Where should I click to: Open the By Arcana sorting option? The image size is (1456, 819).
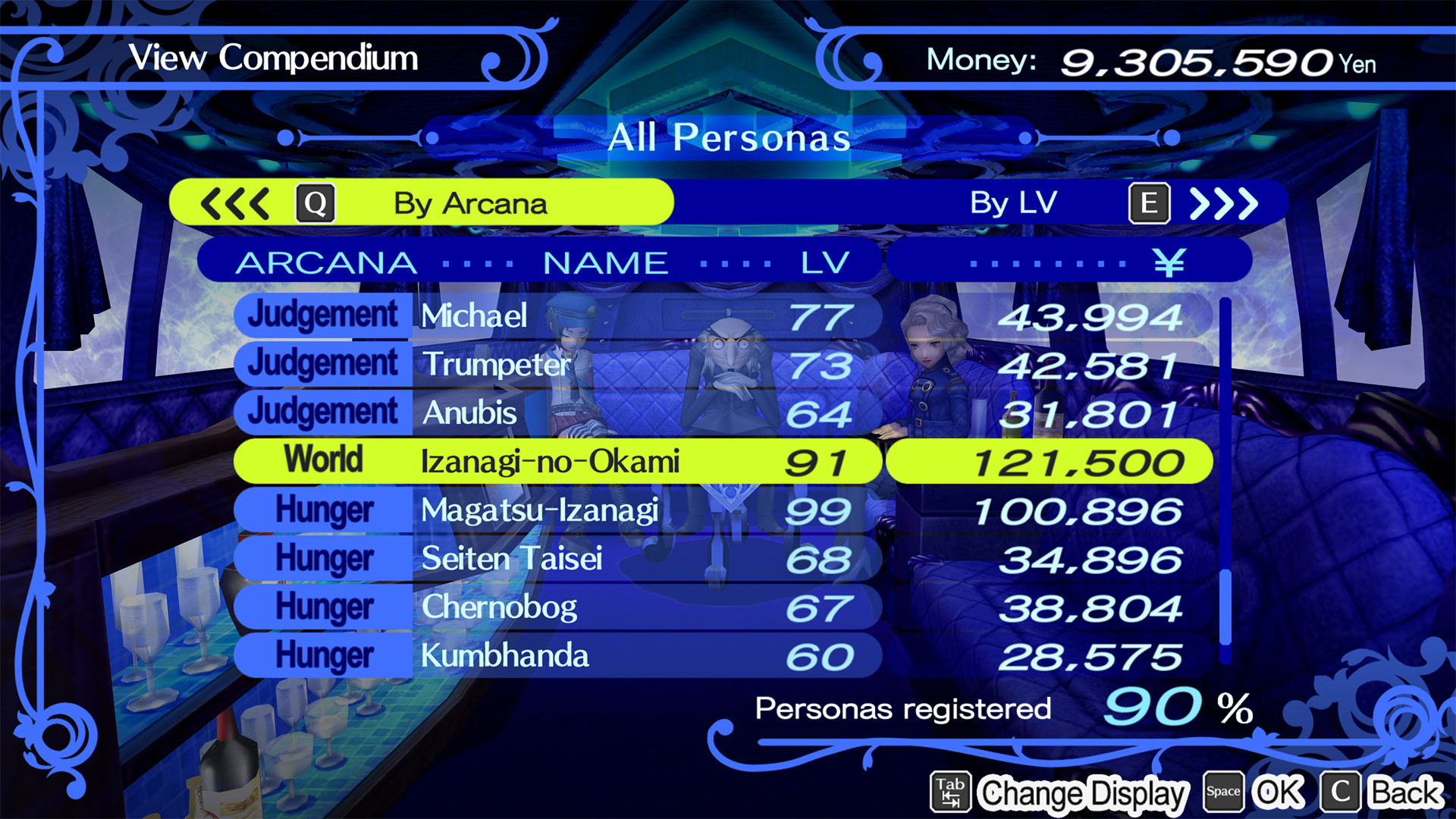(469, 202)
